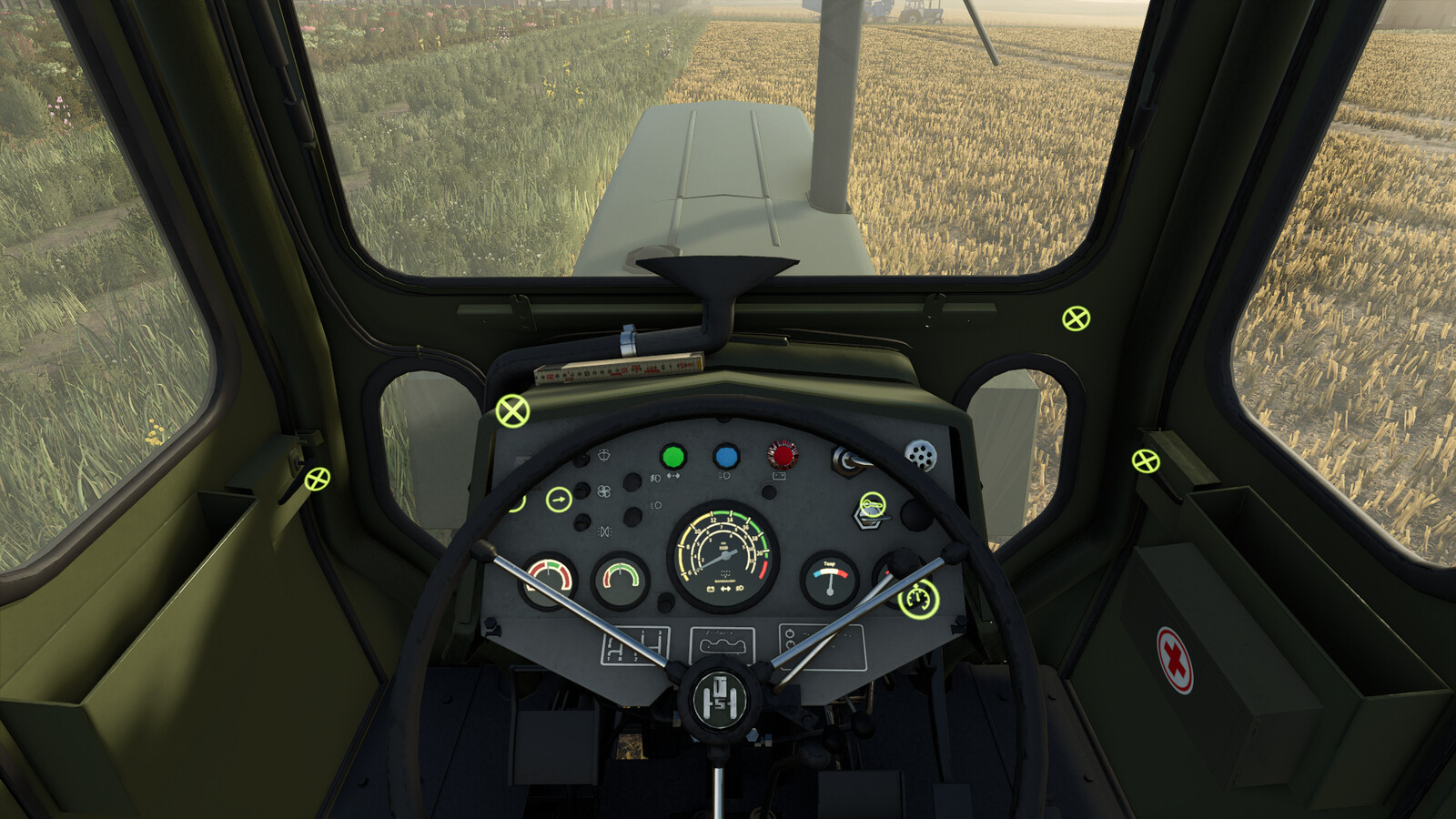Select the central tachometer dial
The image size is (1456, 819).
tap(725, 553)
